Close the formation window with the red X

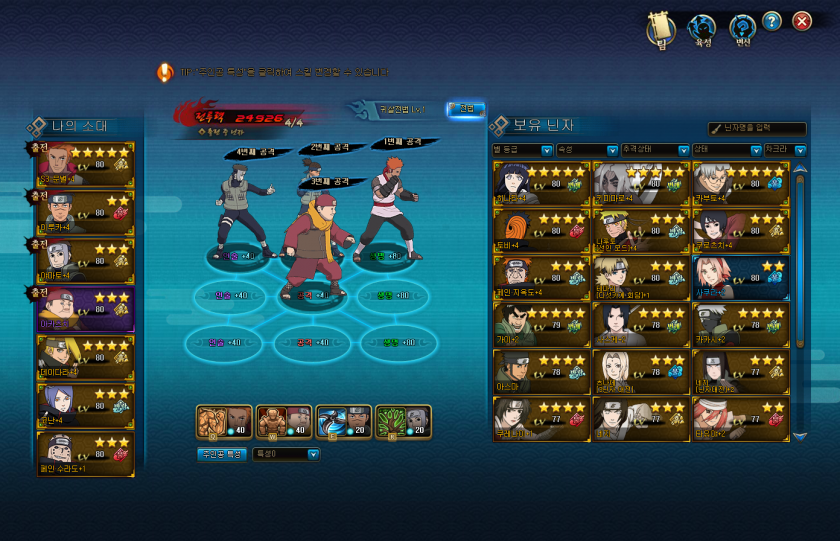[x=801, y=21]
